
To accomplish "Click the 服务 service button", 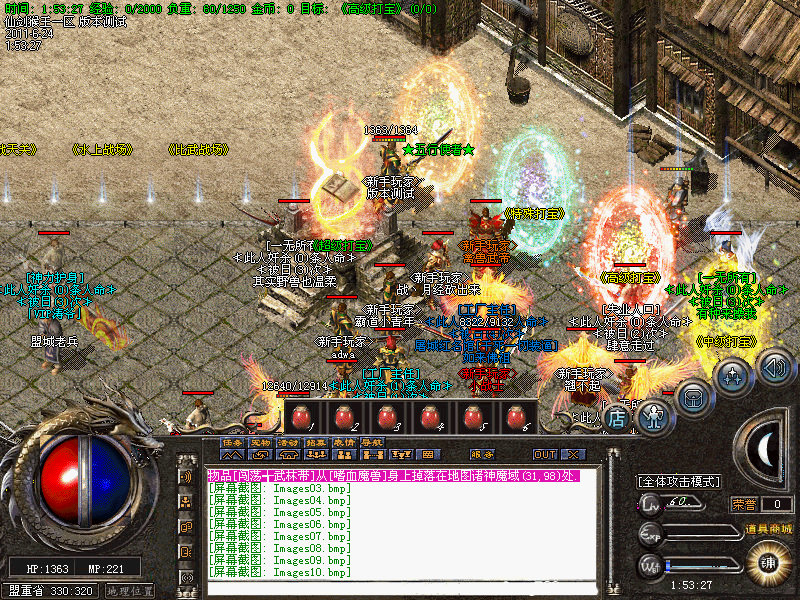I will coord(482,454).
